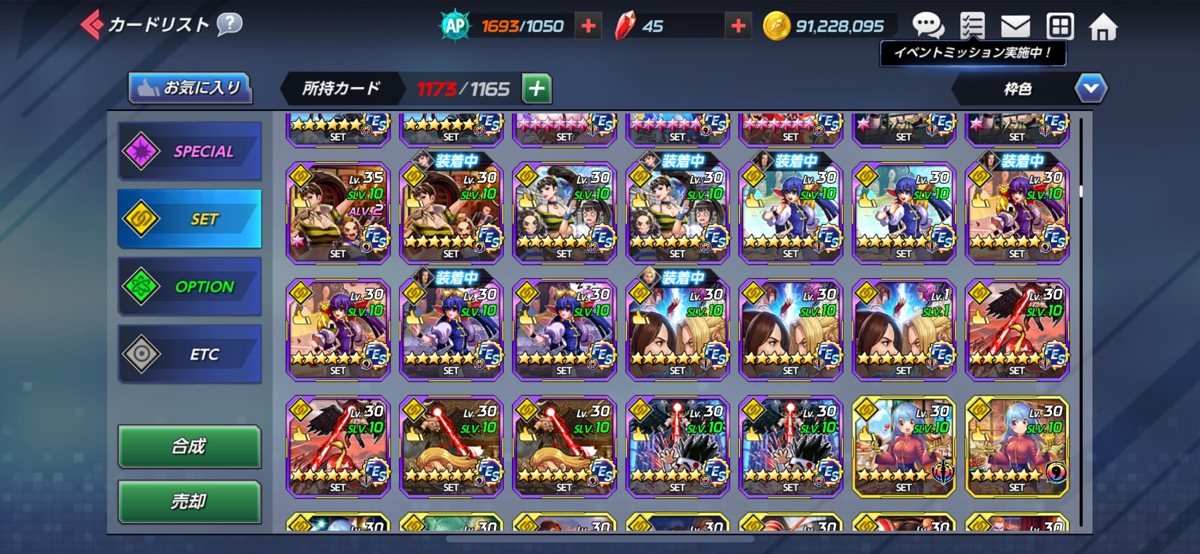This screenshot has width=1200, height=554.
Task: Select the Lv.35 set card
Action: [338, 212]
